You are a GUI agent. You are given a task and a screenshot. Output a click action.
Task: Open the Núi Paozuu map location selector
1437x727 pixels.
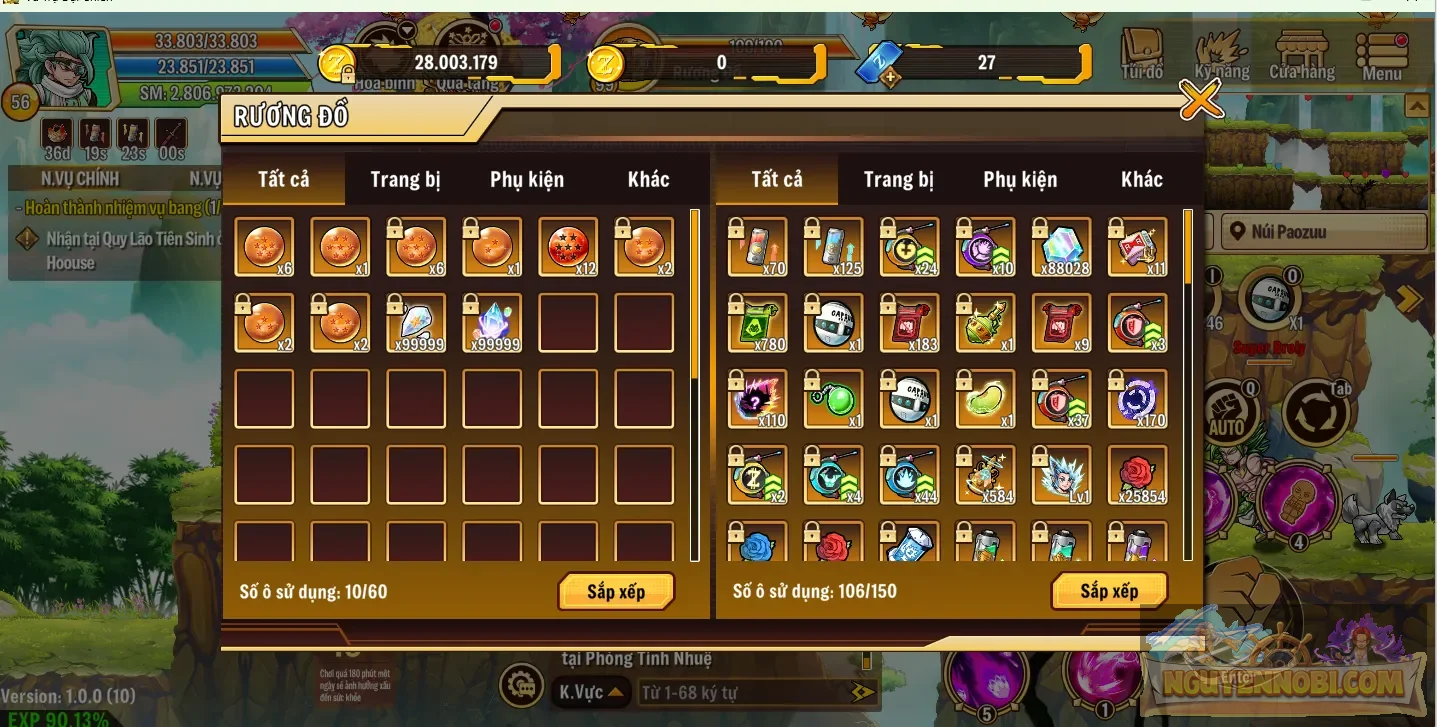[x=1322, y=231]
